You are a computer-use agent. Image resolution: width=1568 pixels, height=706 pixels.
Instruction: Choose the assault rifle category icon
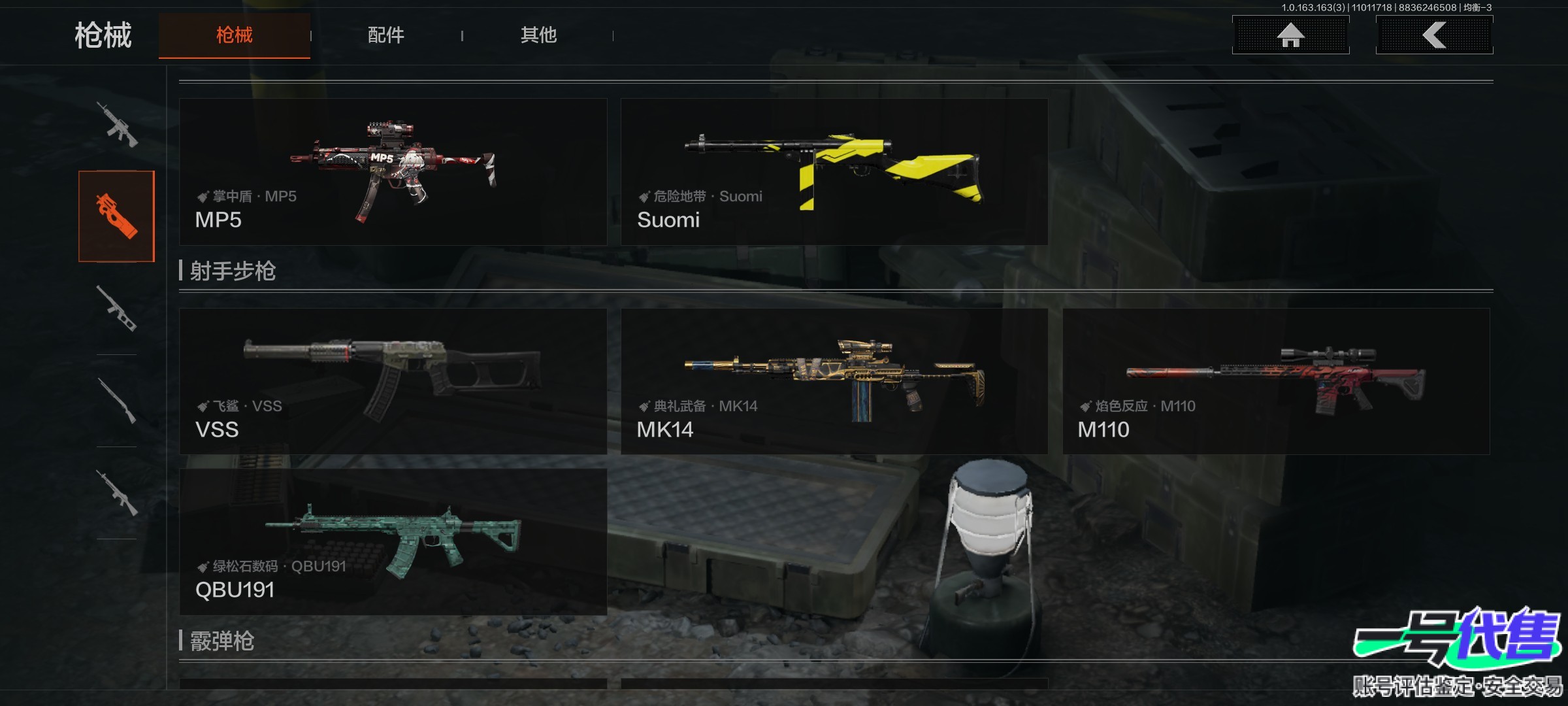click(x=117, y=124)
